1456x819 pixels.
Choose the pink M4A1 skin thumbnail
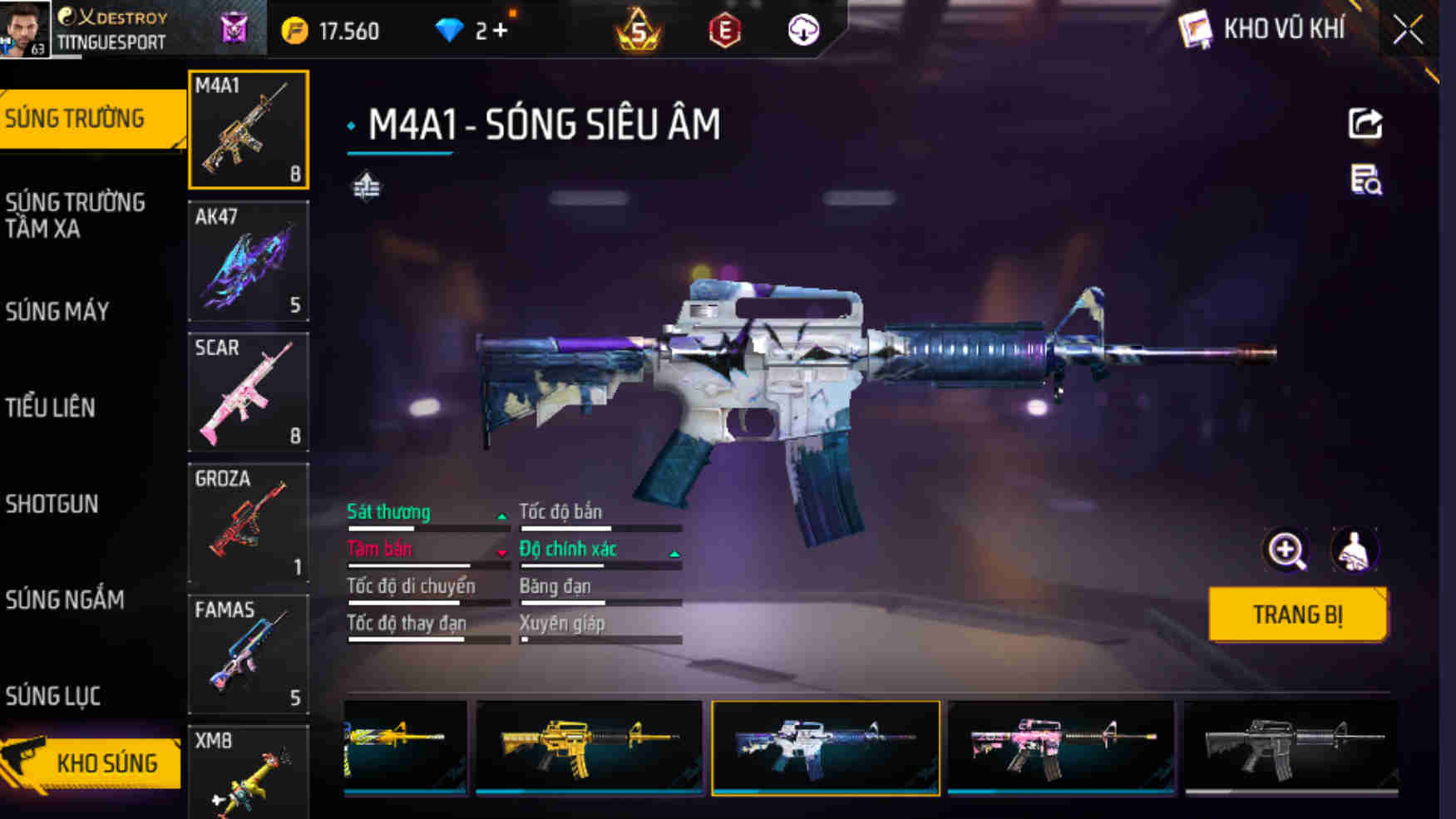(1060, 748)
